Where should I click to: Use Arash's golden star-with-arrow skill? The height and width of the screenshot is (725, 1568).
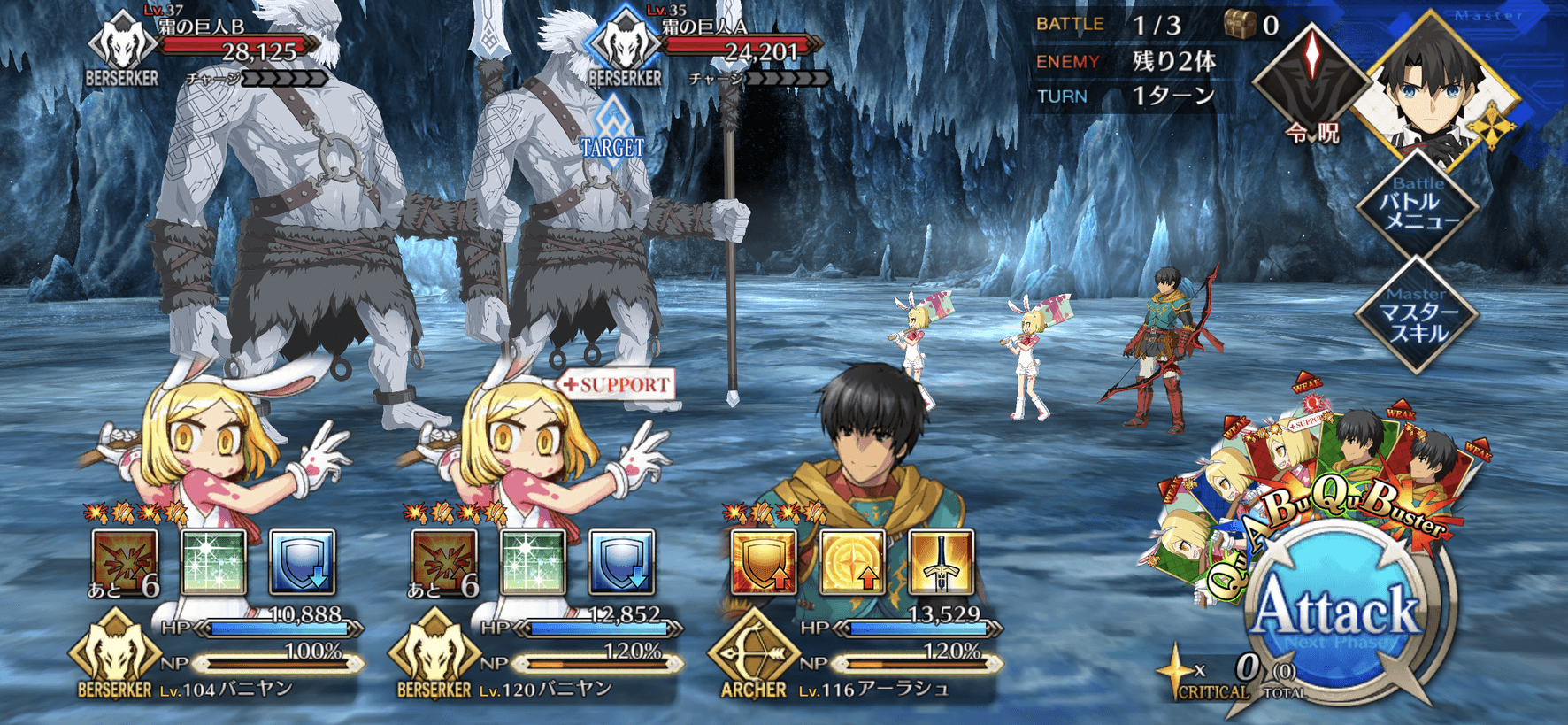pos(852,562)
